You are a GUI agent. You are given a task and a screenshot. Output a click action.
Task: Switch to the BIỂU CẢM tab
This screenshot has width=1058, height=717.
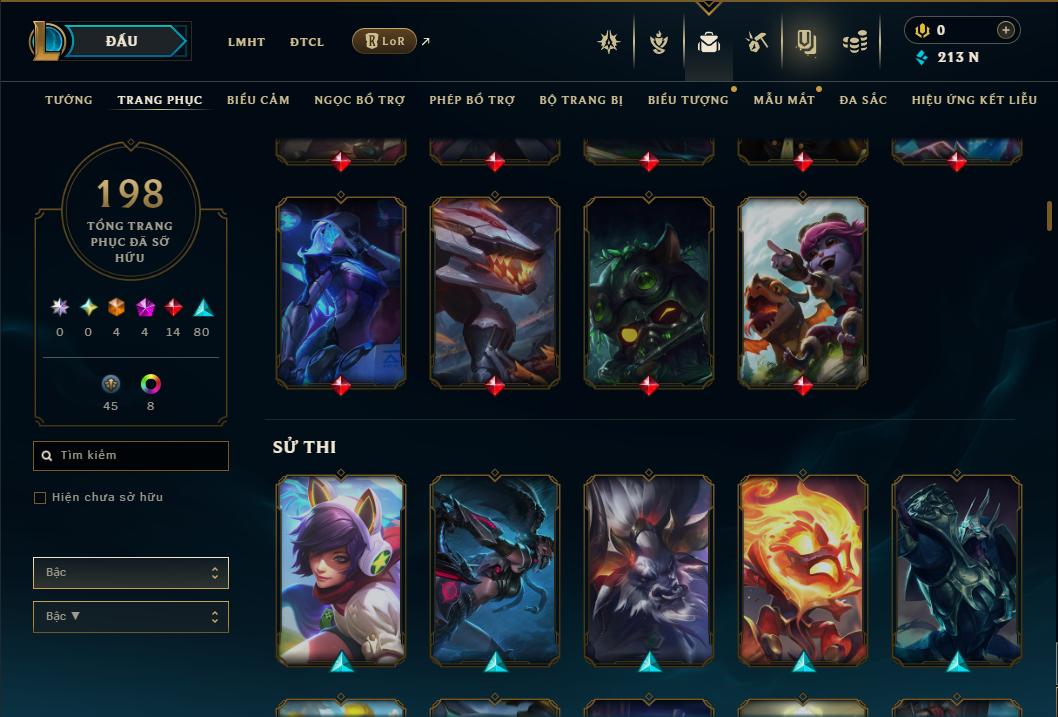tap(258, 100)
